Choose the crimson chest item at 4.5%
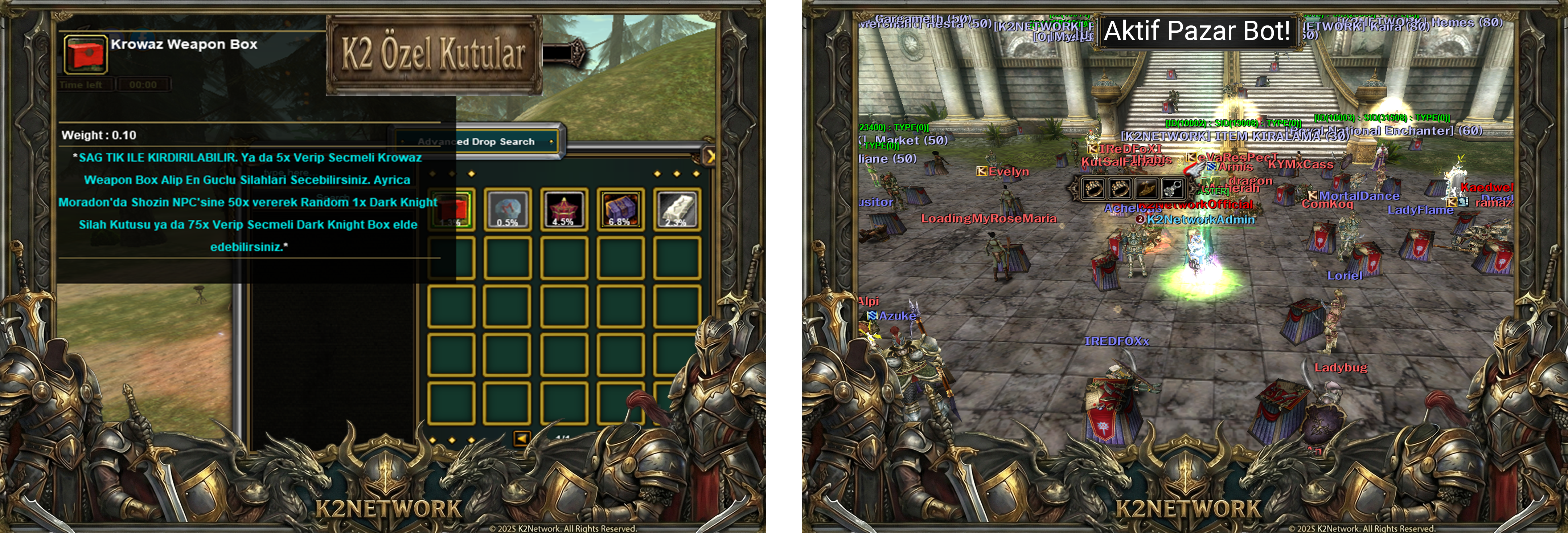This screenshot has height=533, width=1568. tap(564, 209)
